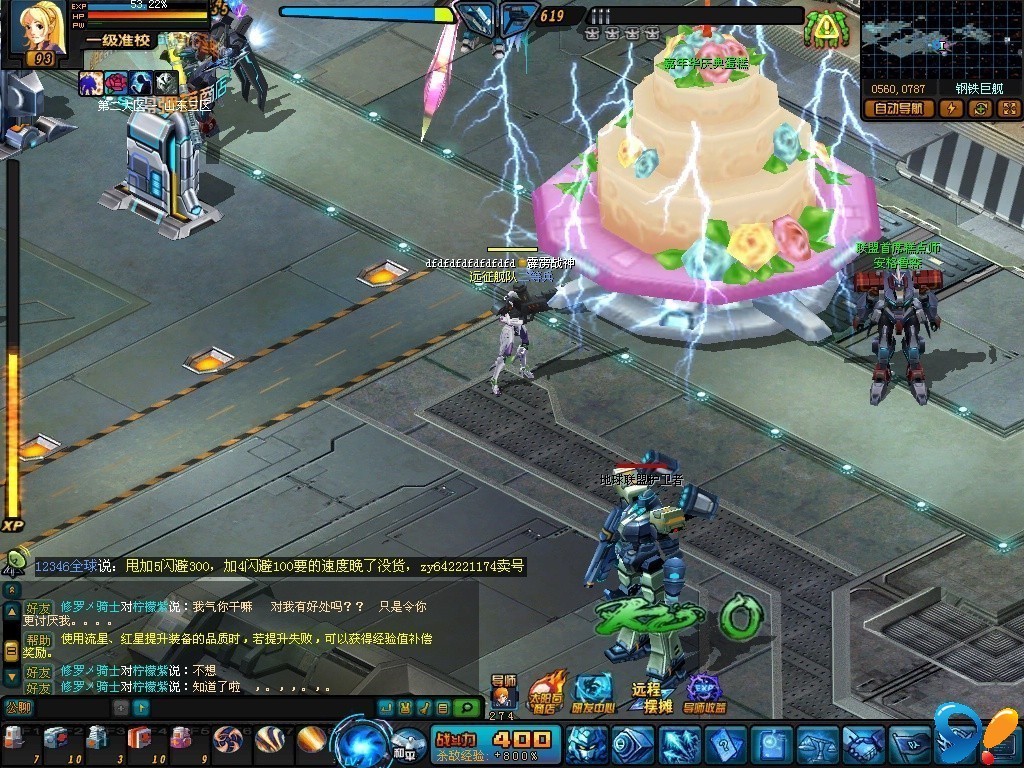Image resolution: width=1024 pixels, height=768 pixels.
Task: Activate the 自动导航 auto-navigation button
Action: (x=898, y=109)
